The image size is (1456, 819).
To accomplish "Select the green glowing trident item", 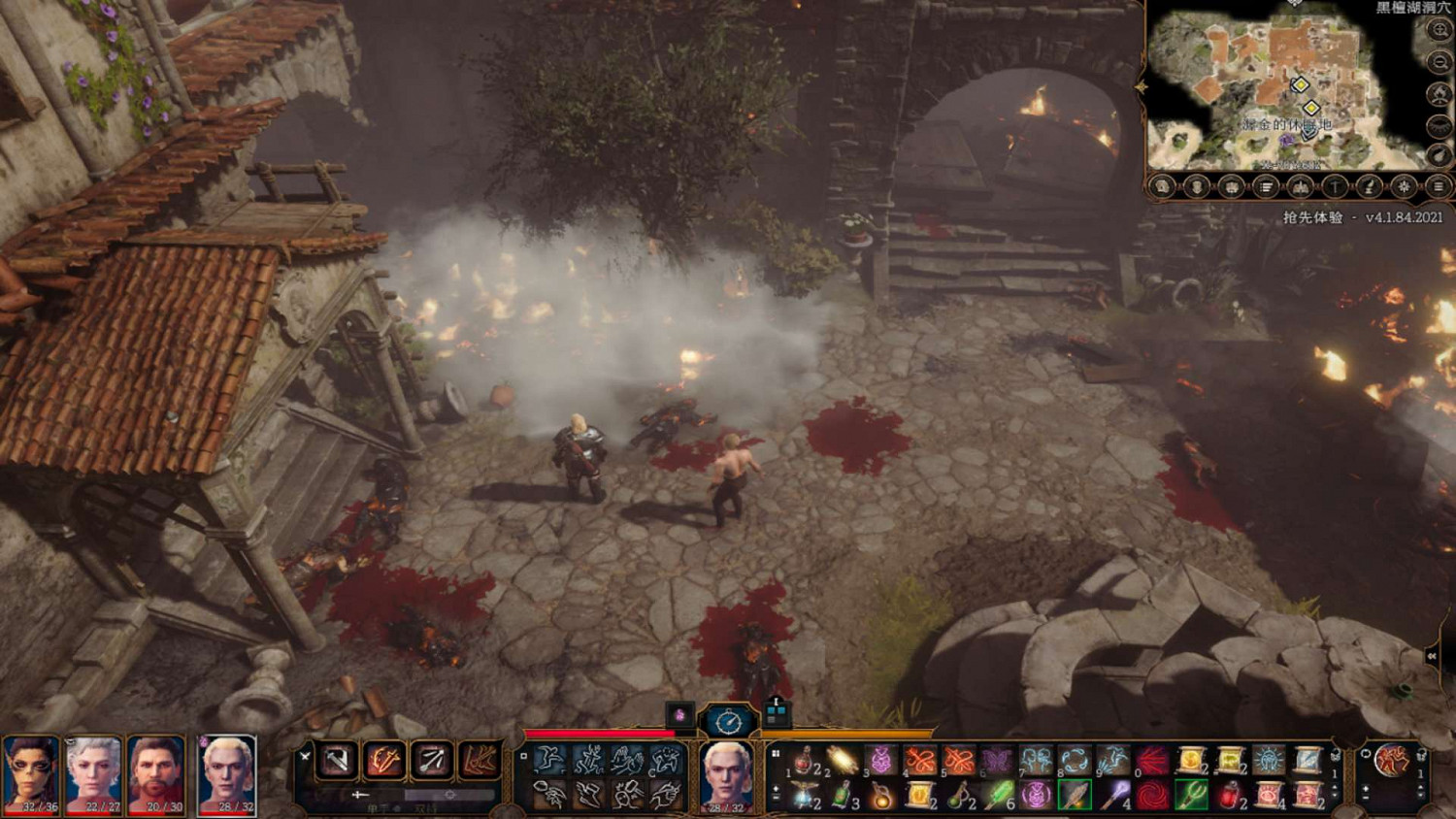I will coord(1191,796).
